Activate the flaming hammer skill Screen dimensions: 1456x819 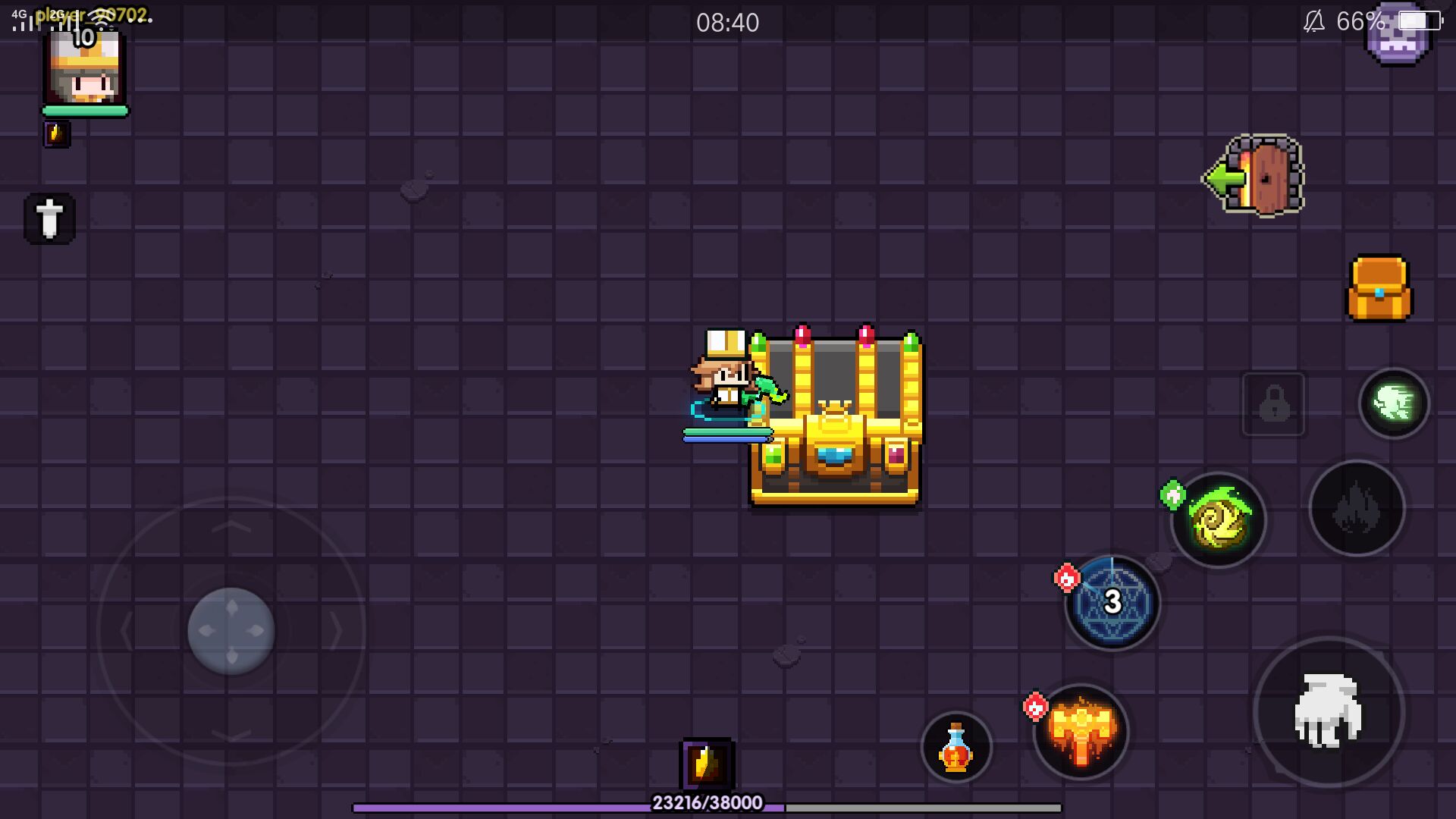[x=1081, y=733]
